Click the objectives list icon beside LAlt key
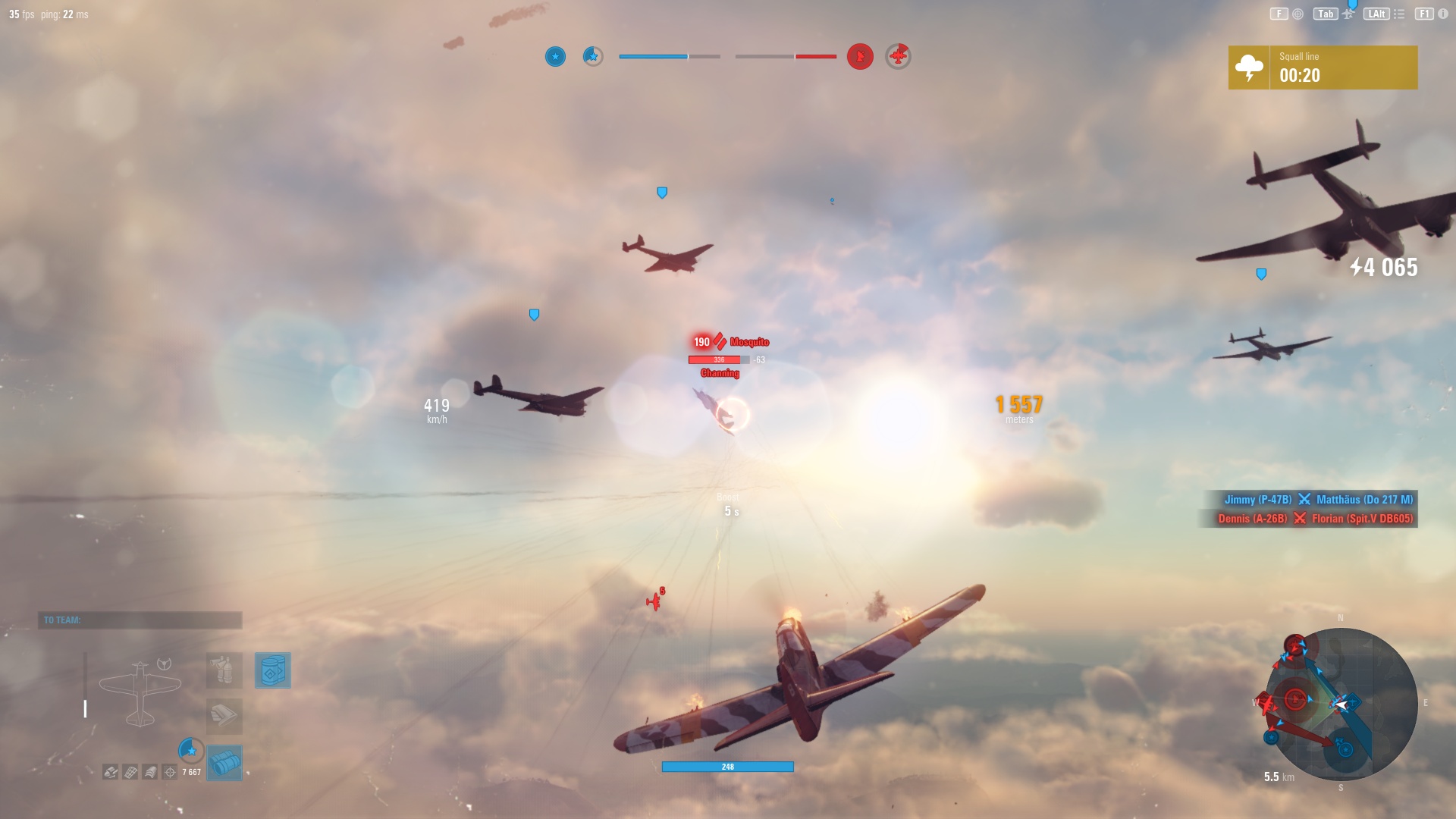 click(x=1399, y=14)
